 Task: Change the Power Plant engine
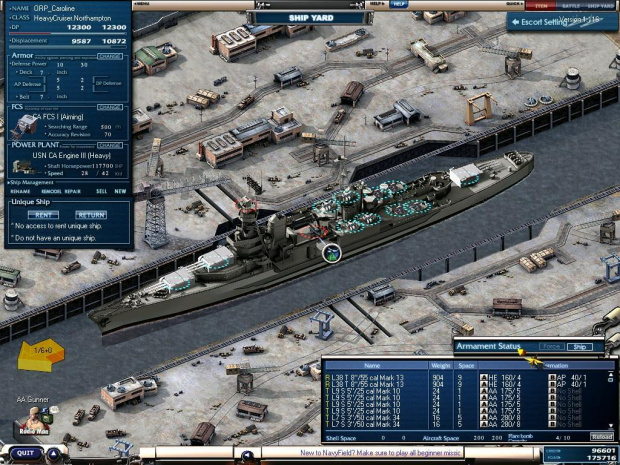(110, 144)
